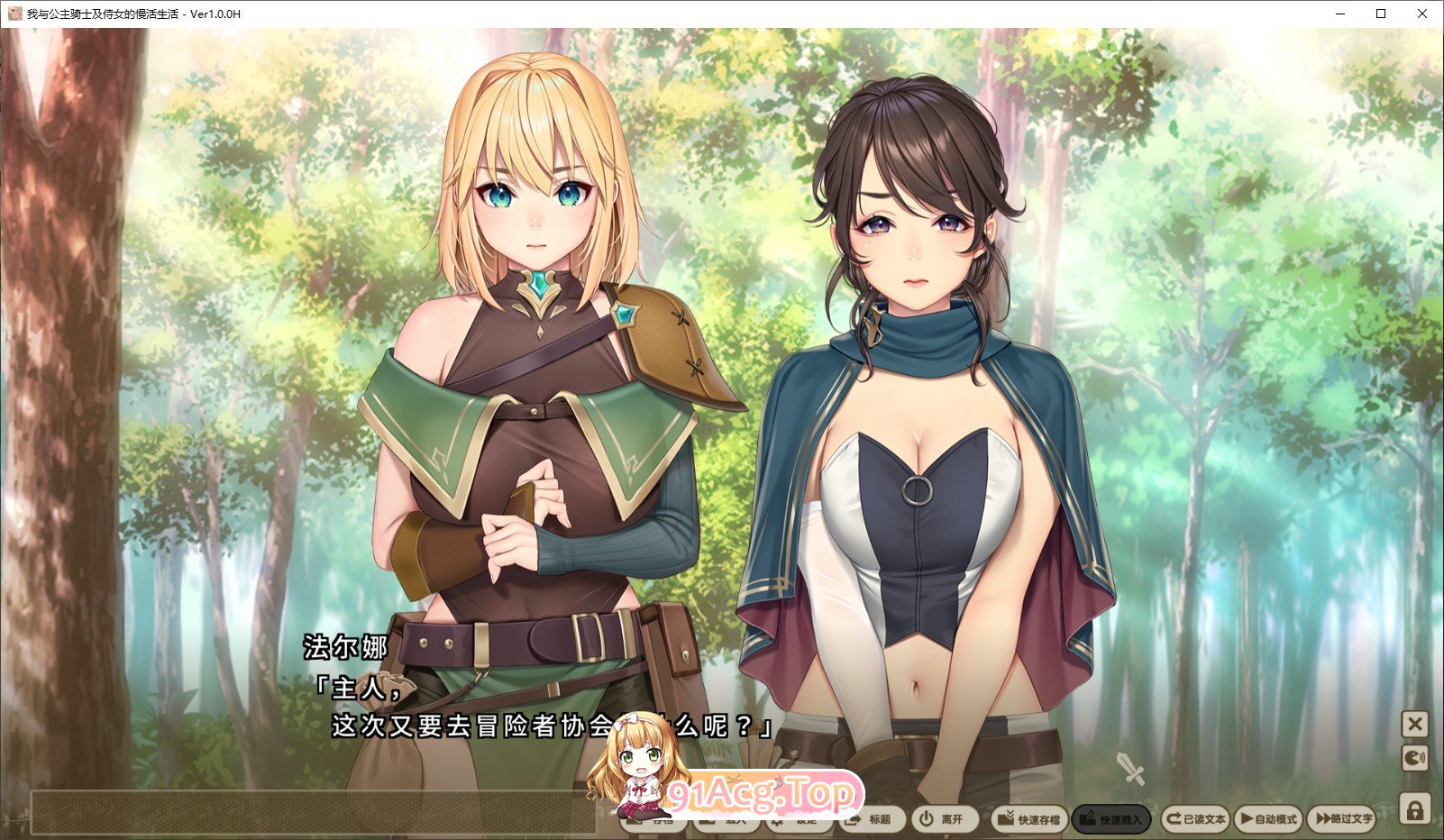Enable auto mode (自动模式)
This screenshot has width=1444, height=840.
(1268, 819)
